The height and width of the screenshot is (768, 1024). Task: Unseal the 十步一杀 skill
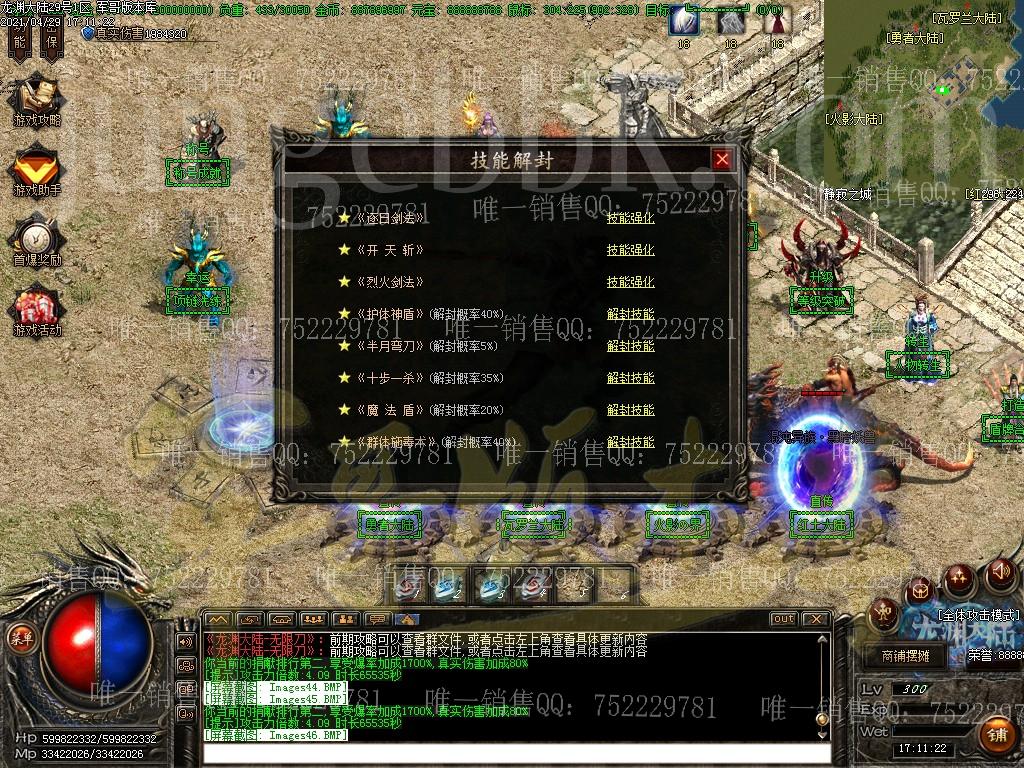tap(630, 378)
